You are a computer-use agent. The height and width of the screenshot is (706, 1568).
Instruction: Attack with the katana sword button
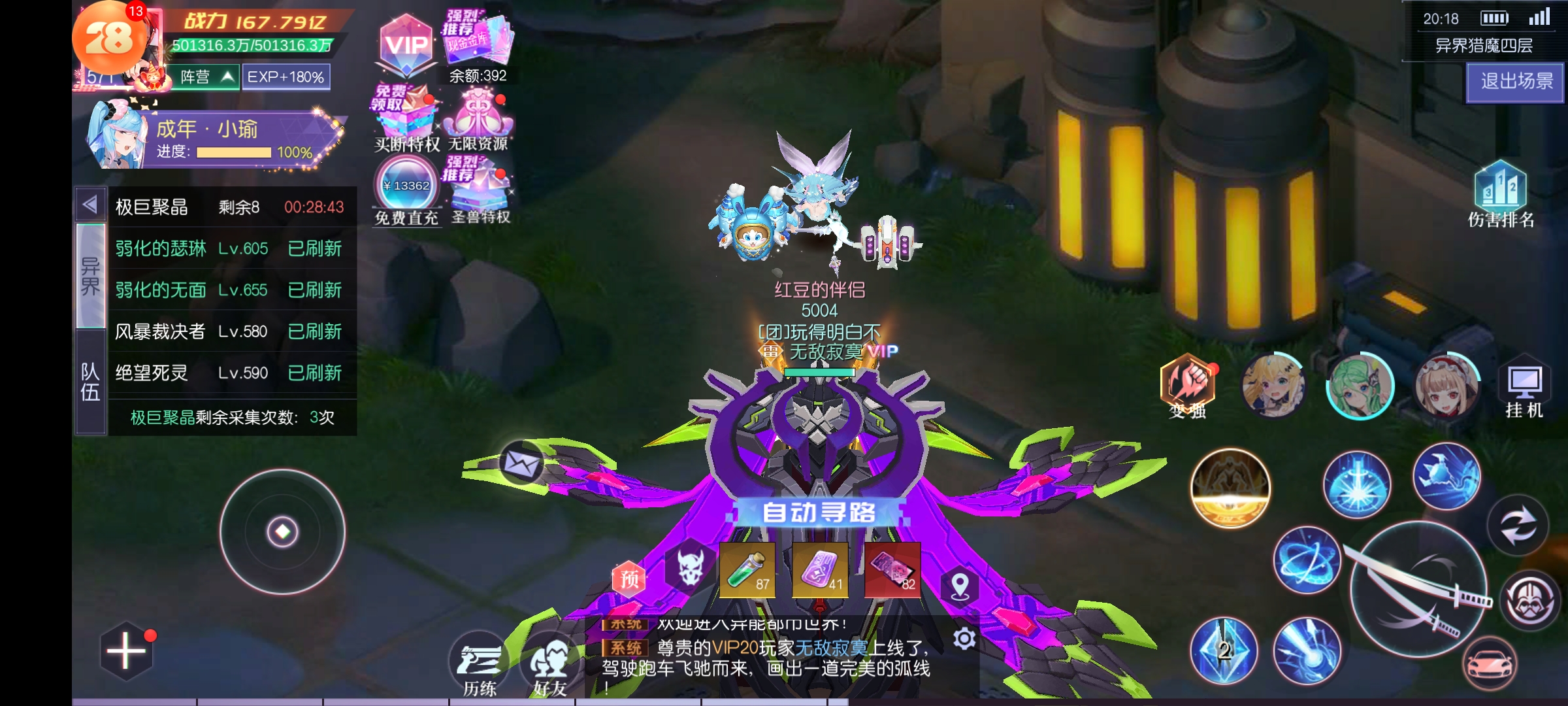(1418, 590)
